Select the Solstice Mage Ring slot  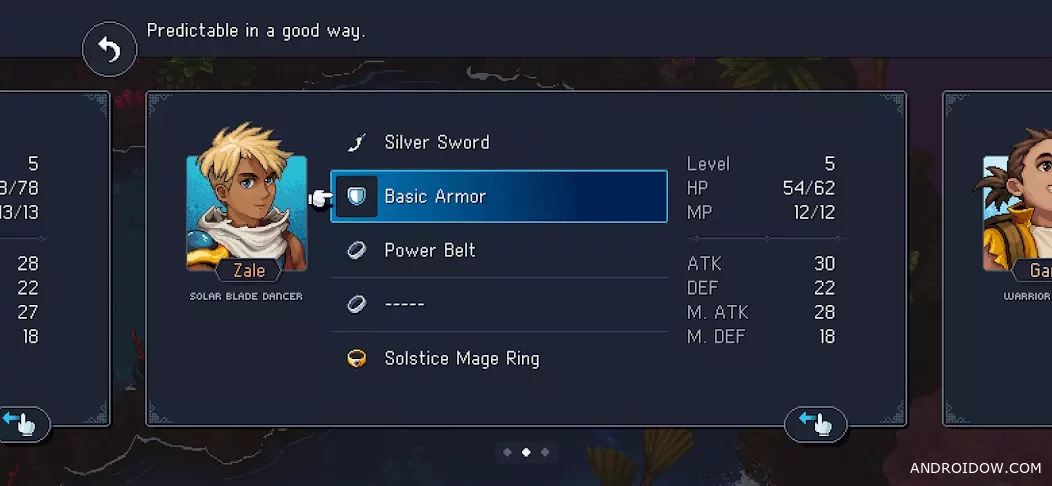tap(498, 358)
